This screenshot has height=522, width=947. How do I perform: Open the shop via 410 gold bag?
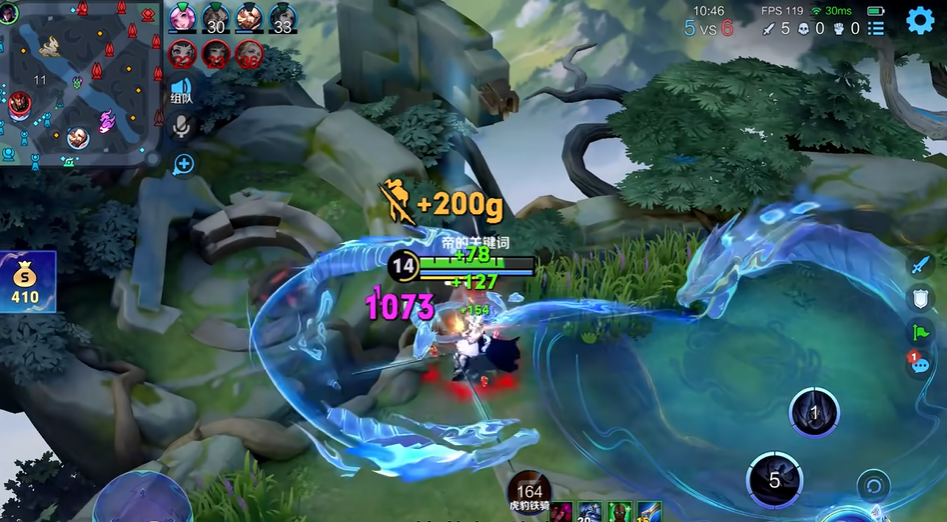tap(25, 281)
